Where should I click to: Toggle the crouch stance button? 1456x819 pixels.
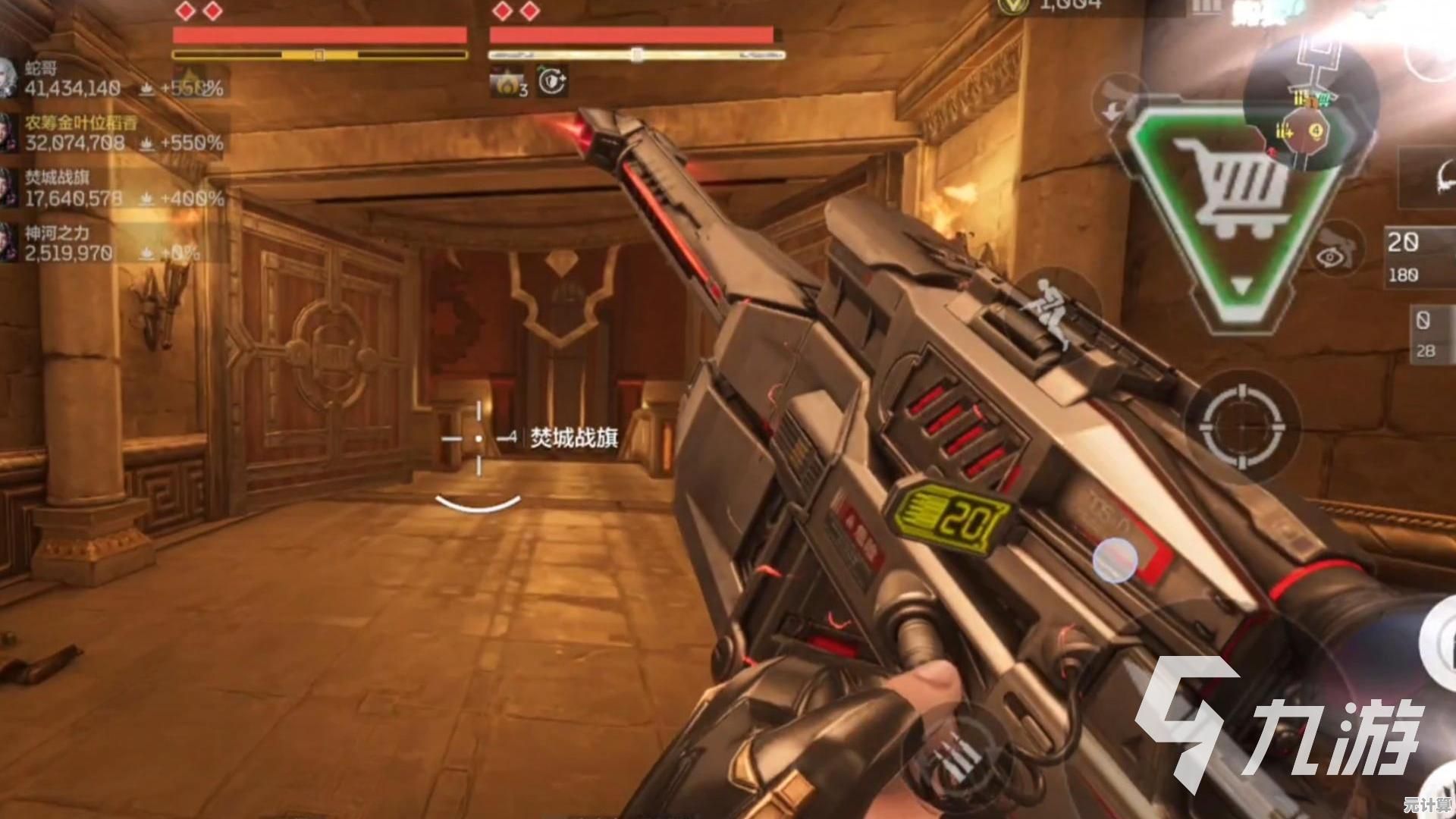[x=1050, y=309]
